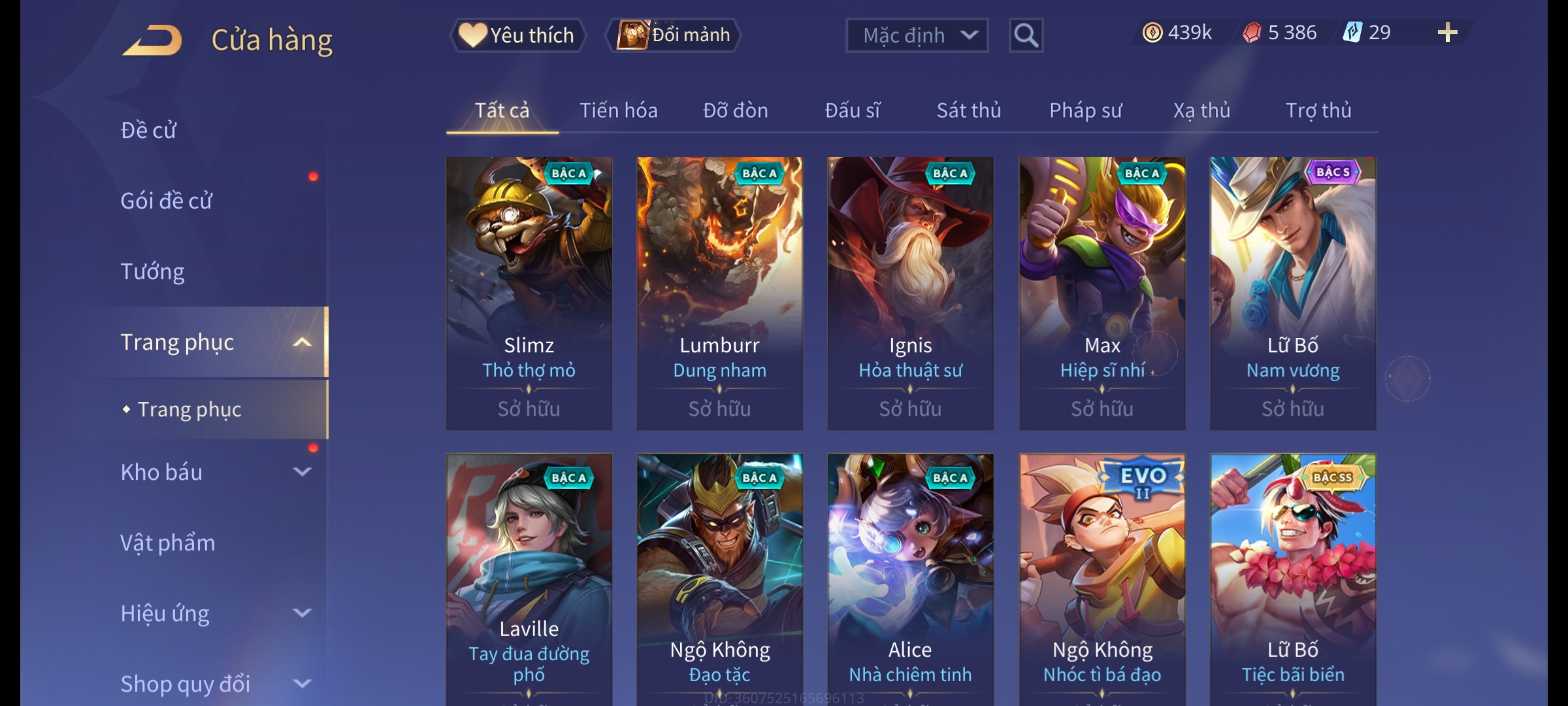Switch to the Đỡ đòn tab
This screenshot has height=706, width=1568.
tap(735, 110)
